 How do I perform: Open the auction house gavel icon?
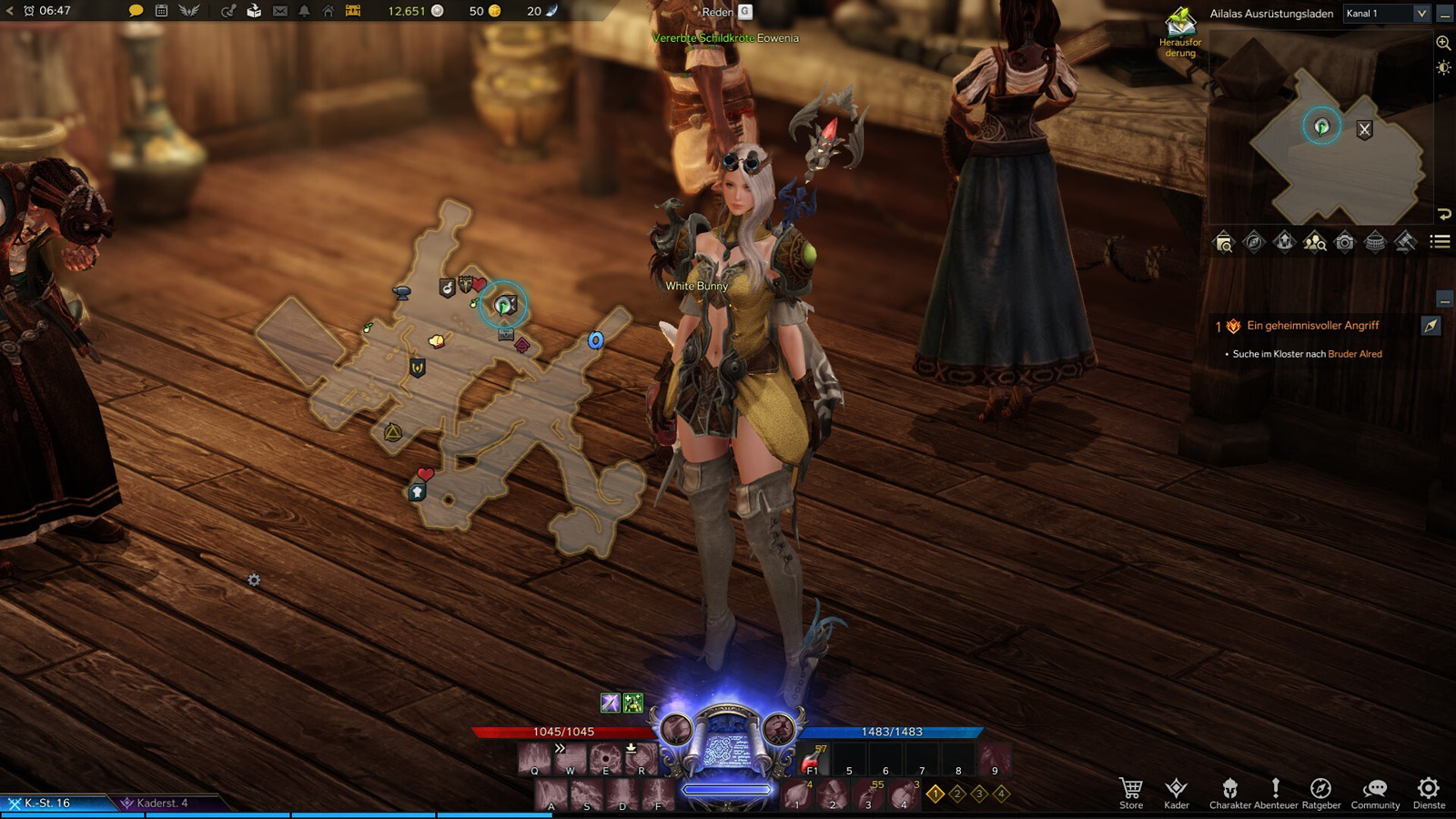[1405, 242]
